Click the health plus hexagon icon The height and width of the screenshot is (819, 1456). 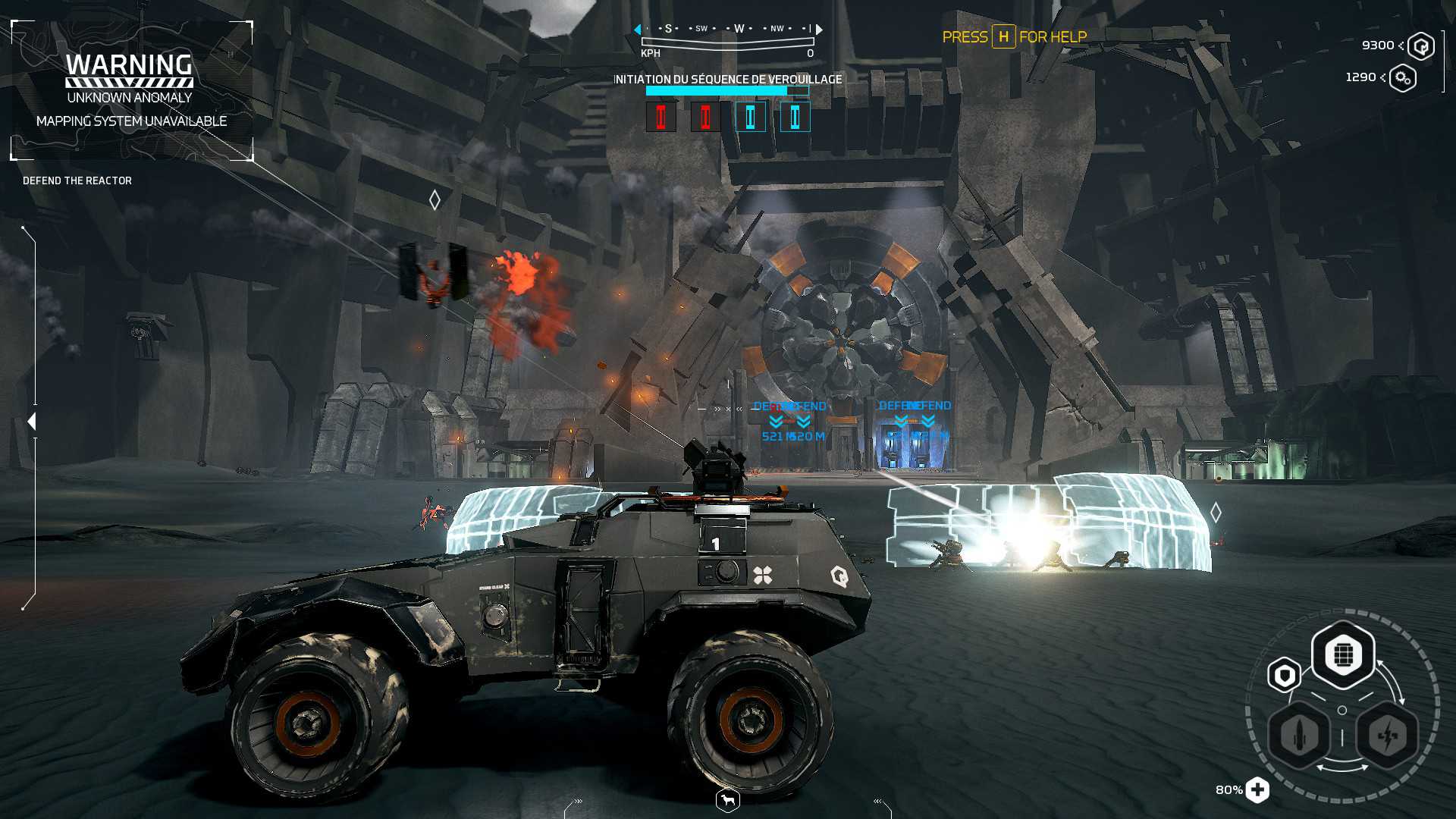1257,790
